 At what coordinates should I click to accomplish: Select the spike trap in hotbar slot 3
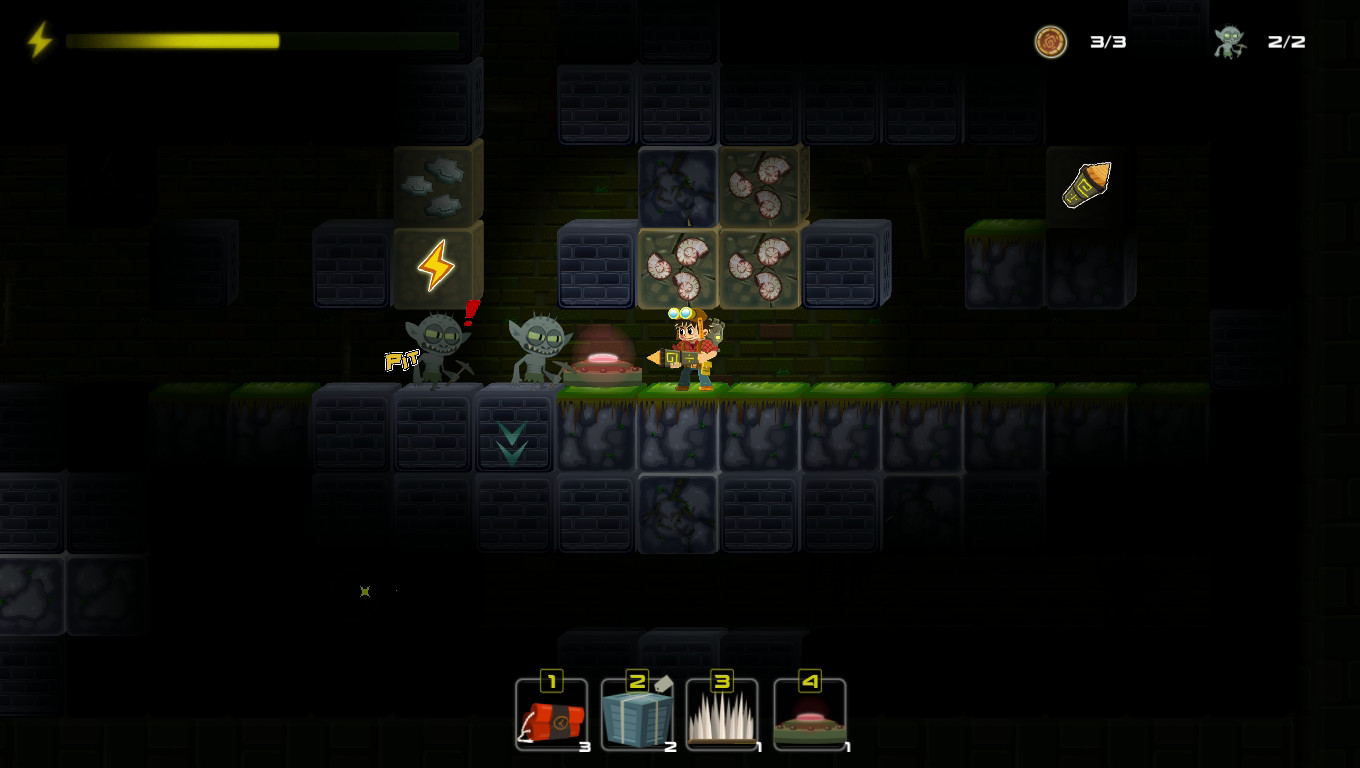tap(722, 714)
